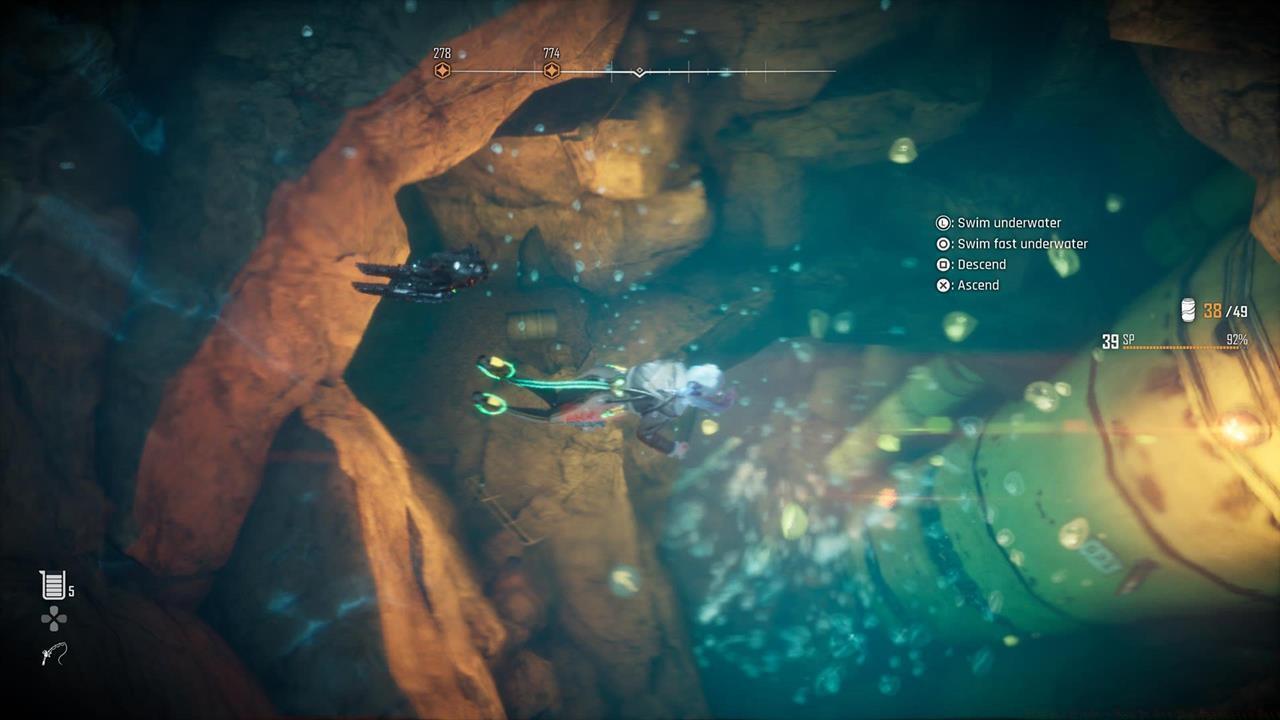Click the circle button icon for Swim fast underwater

click(941, 243)
